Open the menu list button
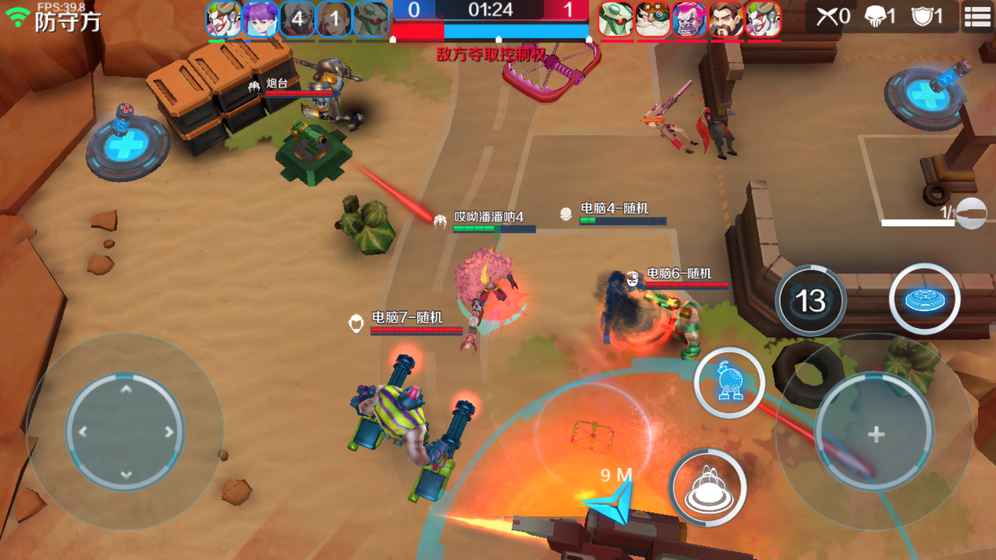Image resolution: width=996 pixels, height=560 pixels. point(976,18)
